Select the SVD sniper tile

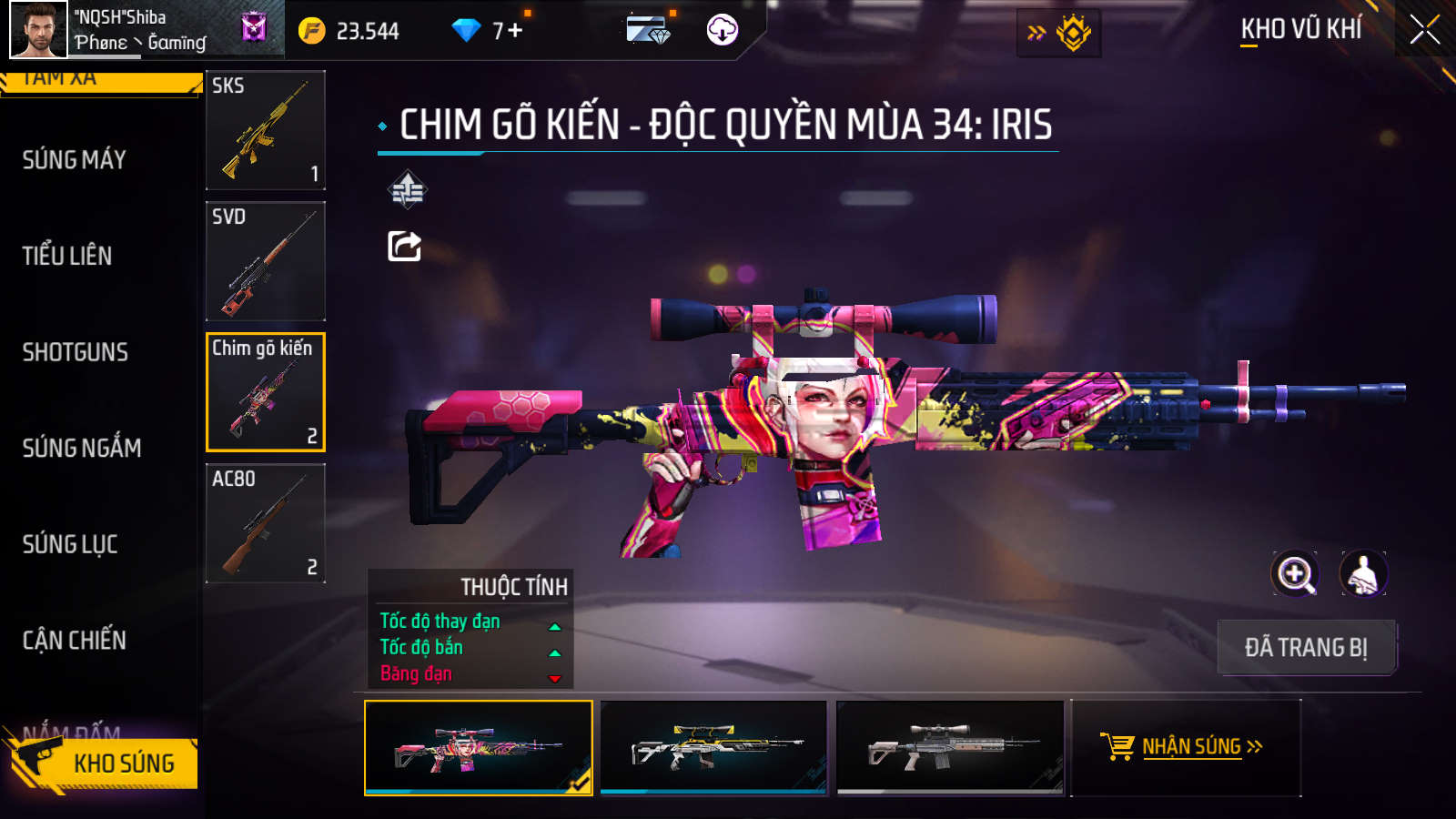click(266, 261)
